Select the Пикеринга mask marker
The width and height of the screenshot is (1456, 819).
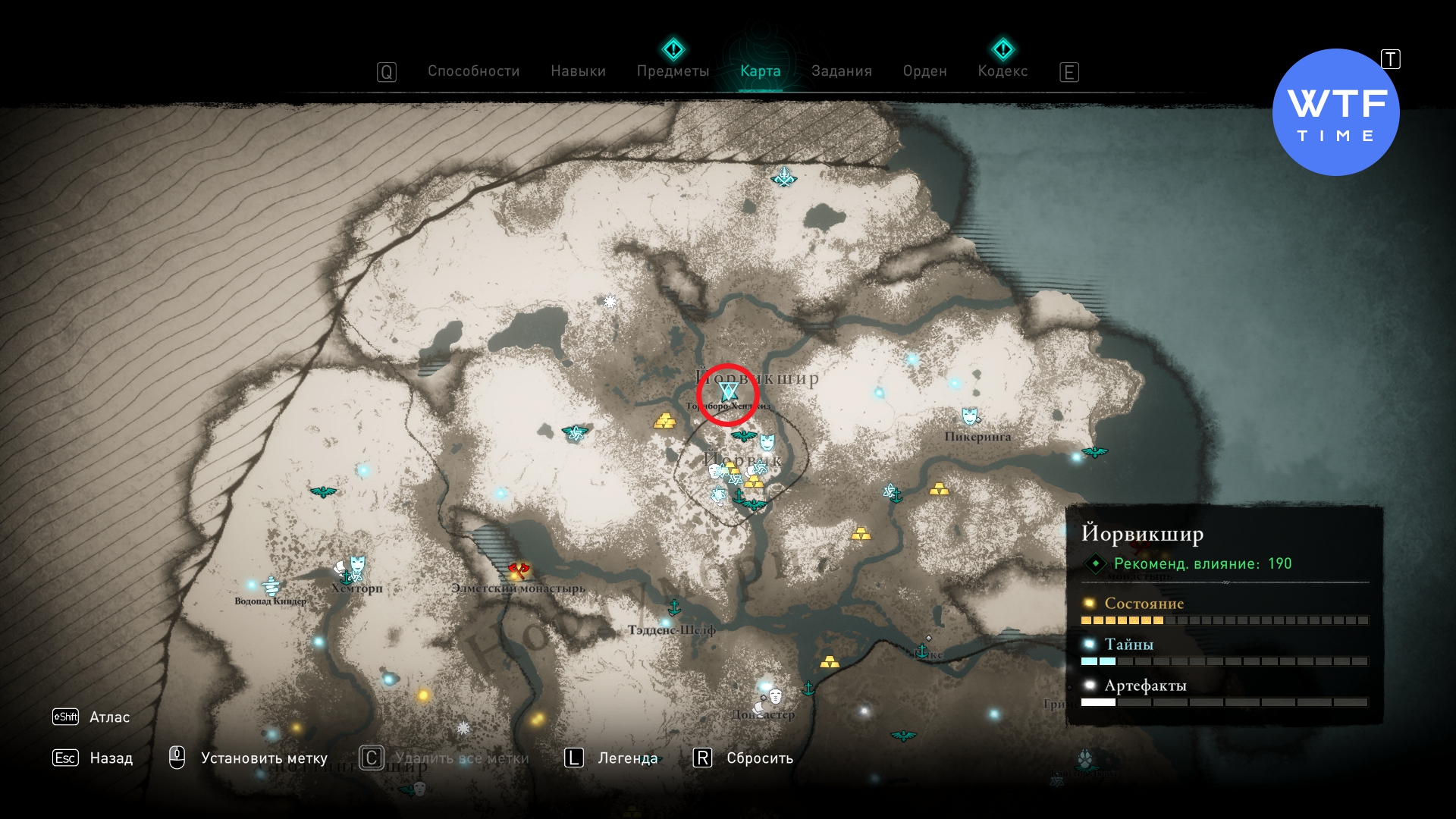[969, 416]
